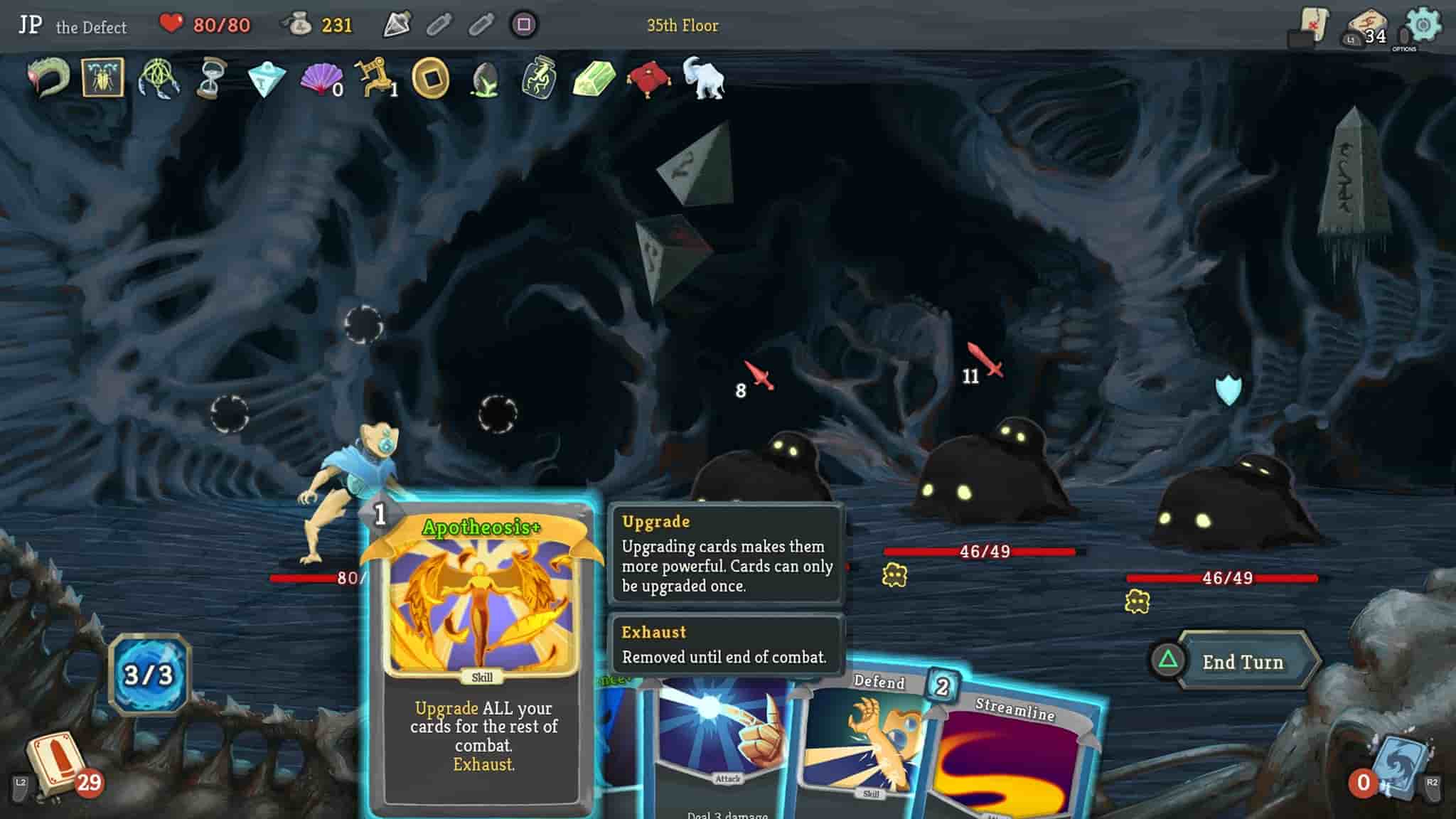Inspect the dreamcatcher relic
This screenshot has height=819, width=1456.
[x=159, y=78]
